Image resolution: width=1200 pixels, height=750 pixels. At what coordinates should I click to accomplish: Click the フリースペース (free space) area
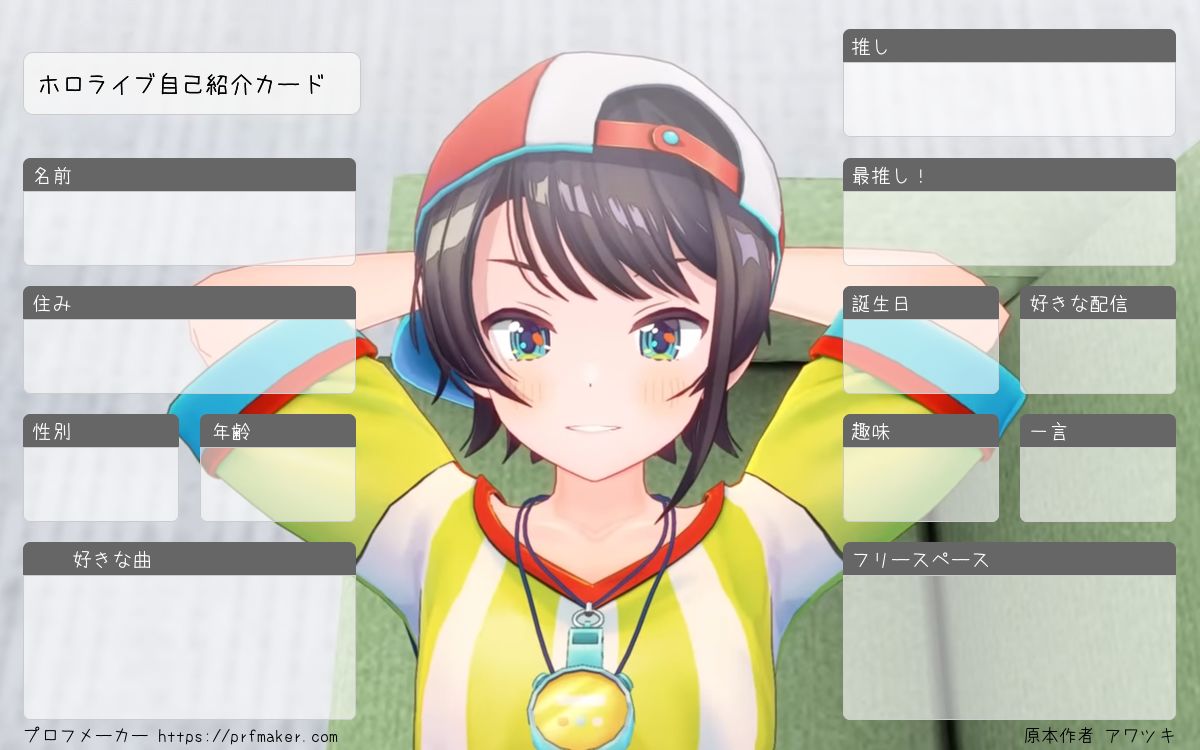pos(1009,647)
